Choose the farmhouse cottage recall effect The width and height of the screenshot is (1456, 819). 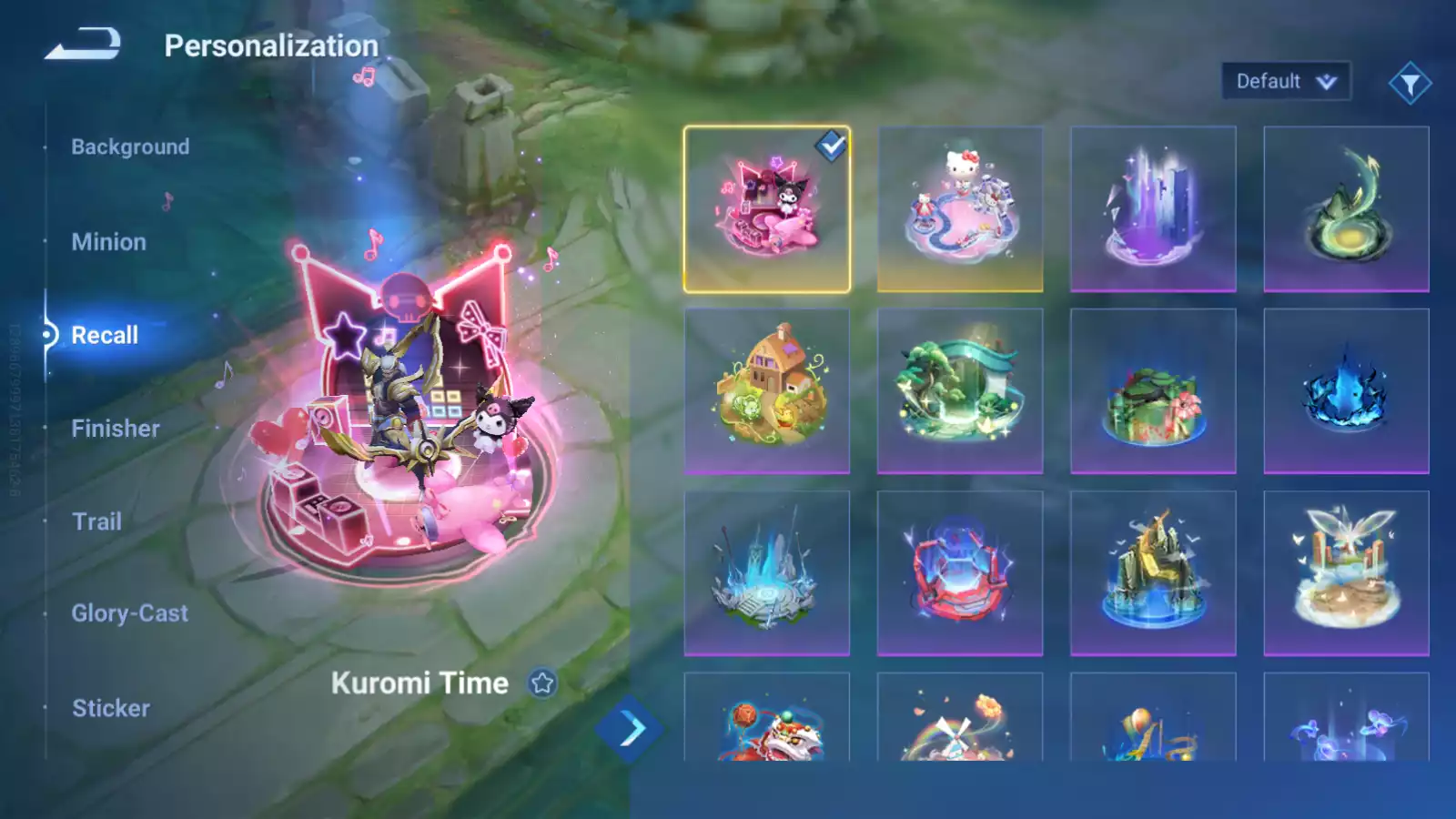coord(766,391)
